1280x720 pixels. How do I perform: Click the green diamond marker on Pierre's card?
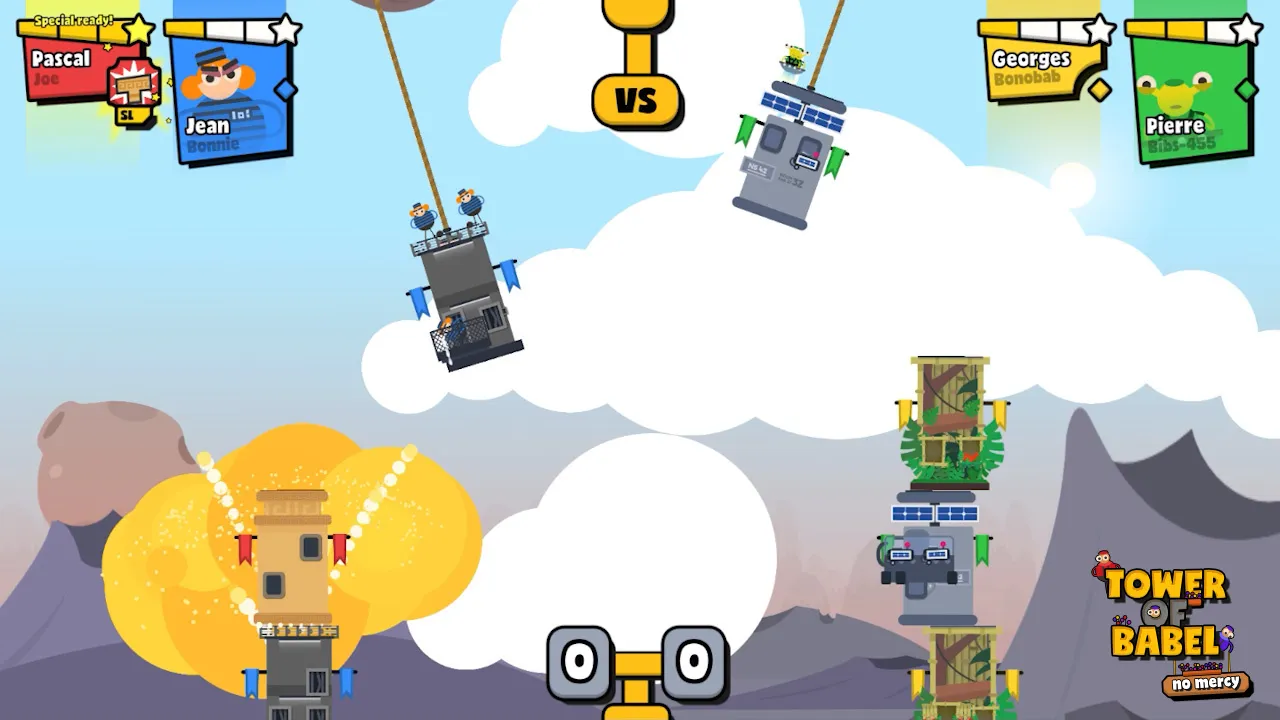click(1245, 89)
